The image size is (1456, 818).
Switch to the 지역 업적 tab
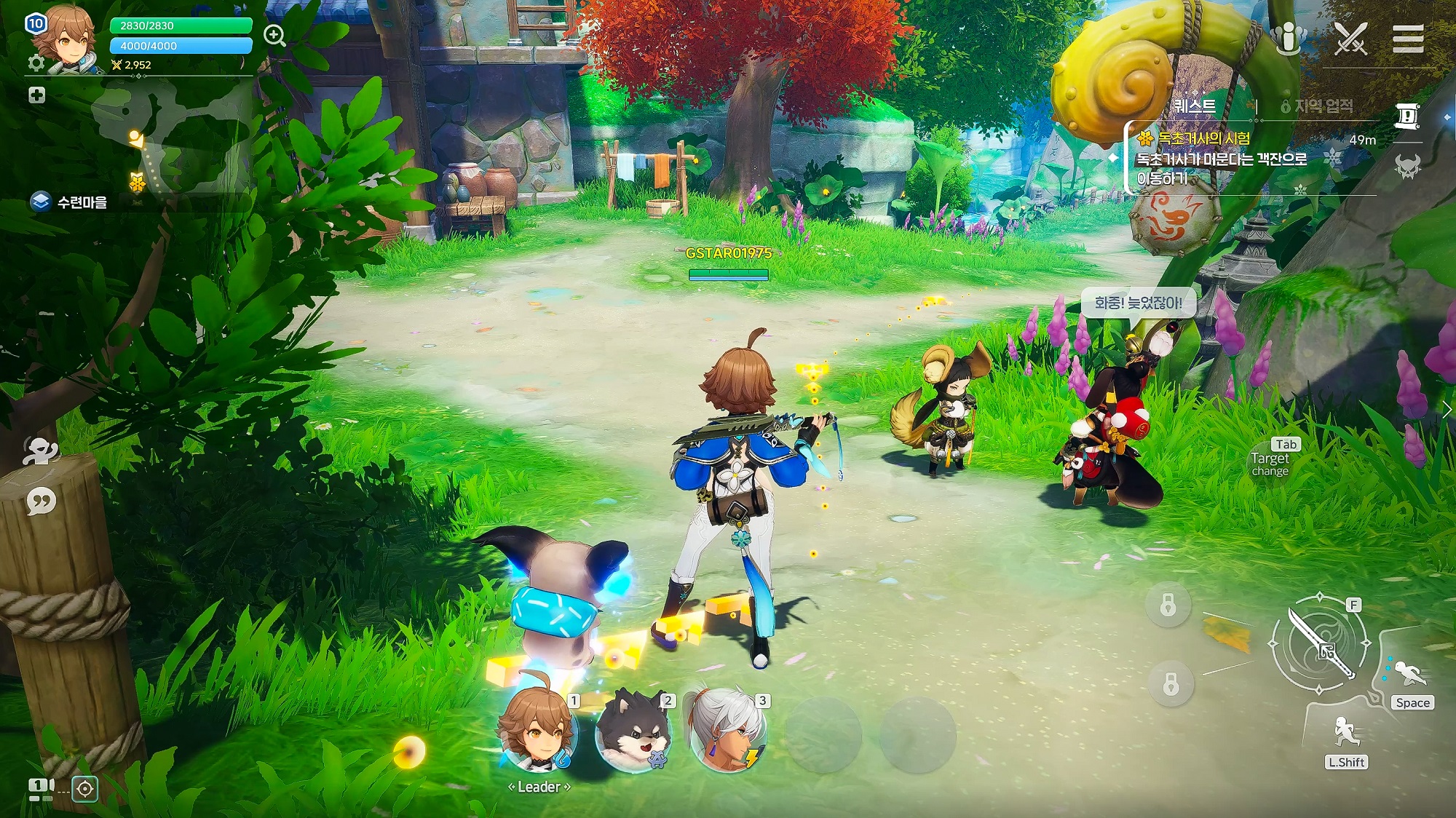[x=1322, y=106]
